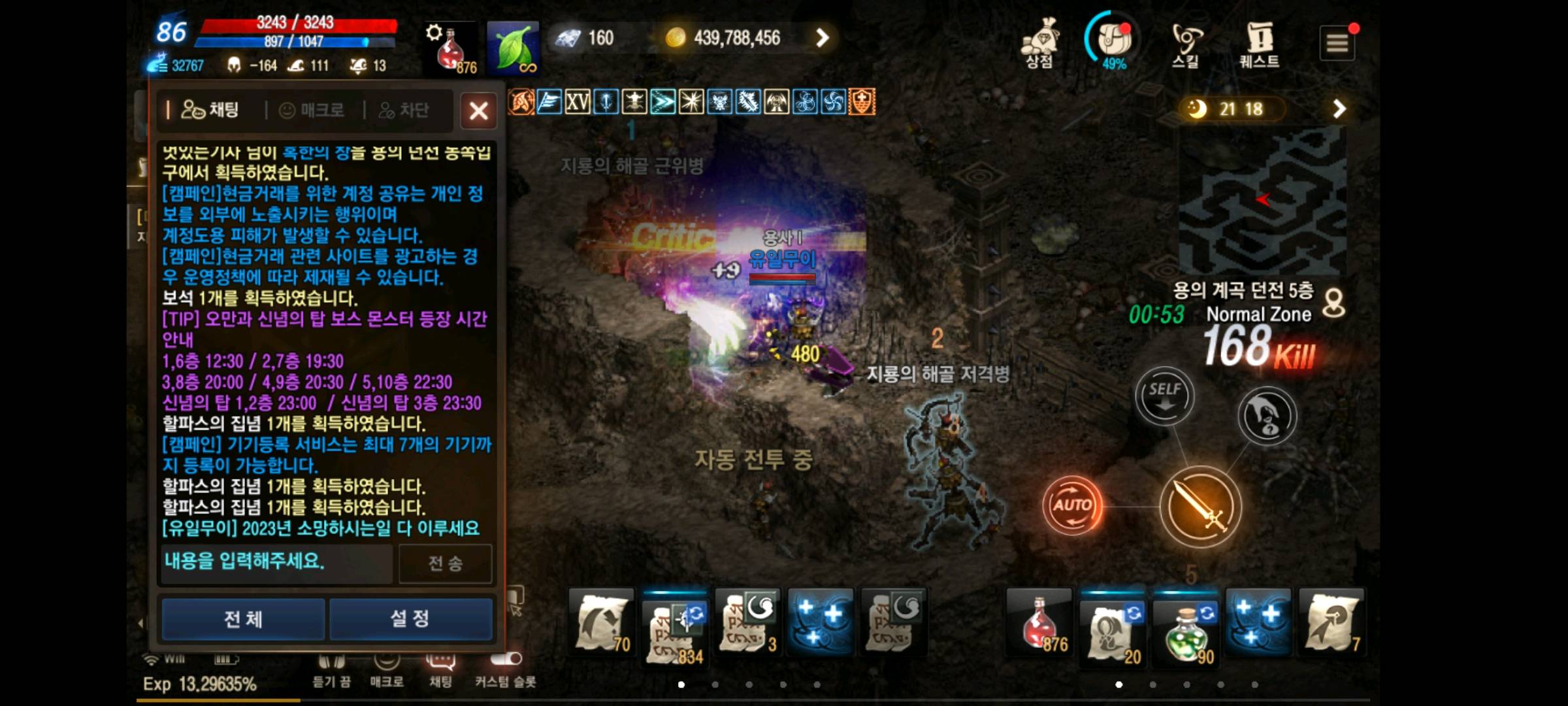The image size is (1568, 706).
Task: Switch to the 매크로 tab in chat
Action: [312, 110]
